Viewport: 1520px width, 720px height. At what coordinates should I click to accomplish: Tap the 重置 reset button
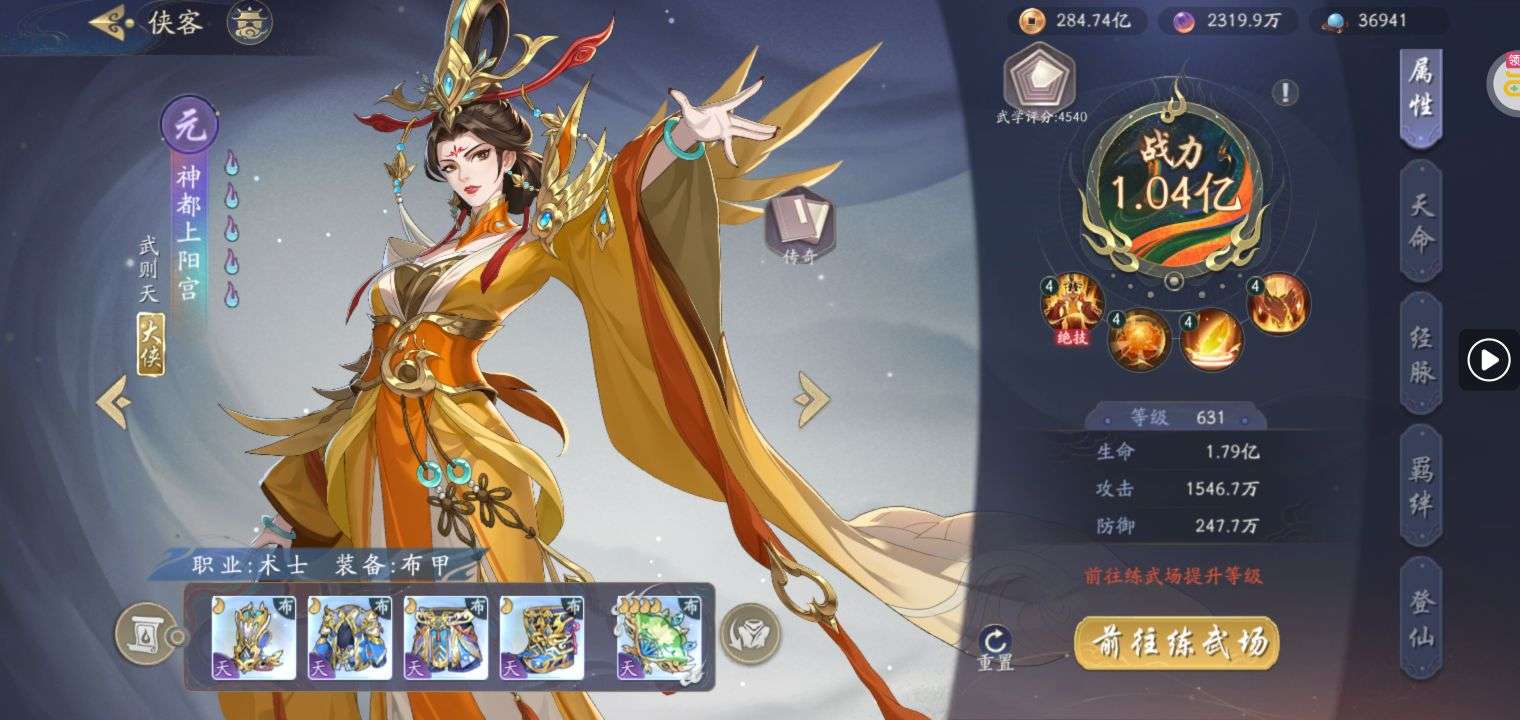point(996,648)
